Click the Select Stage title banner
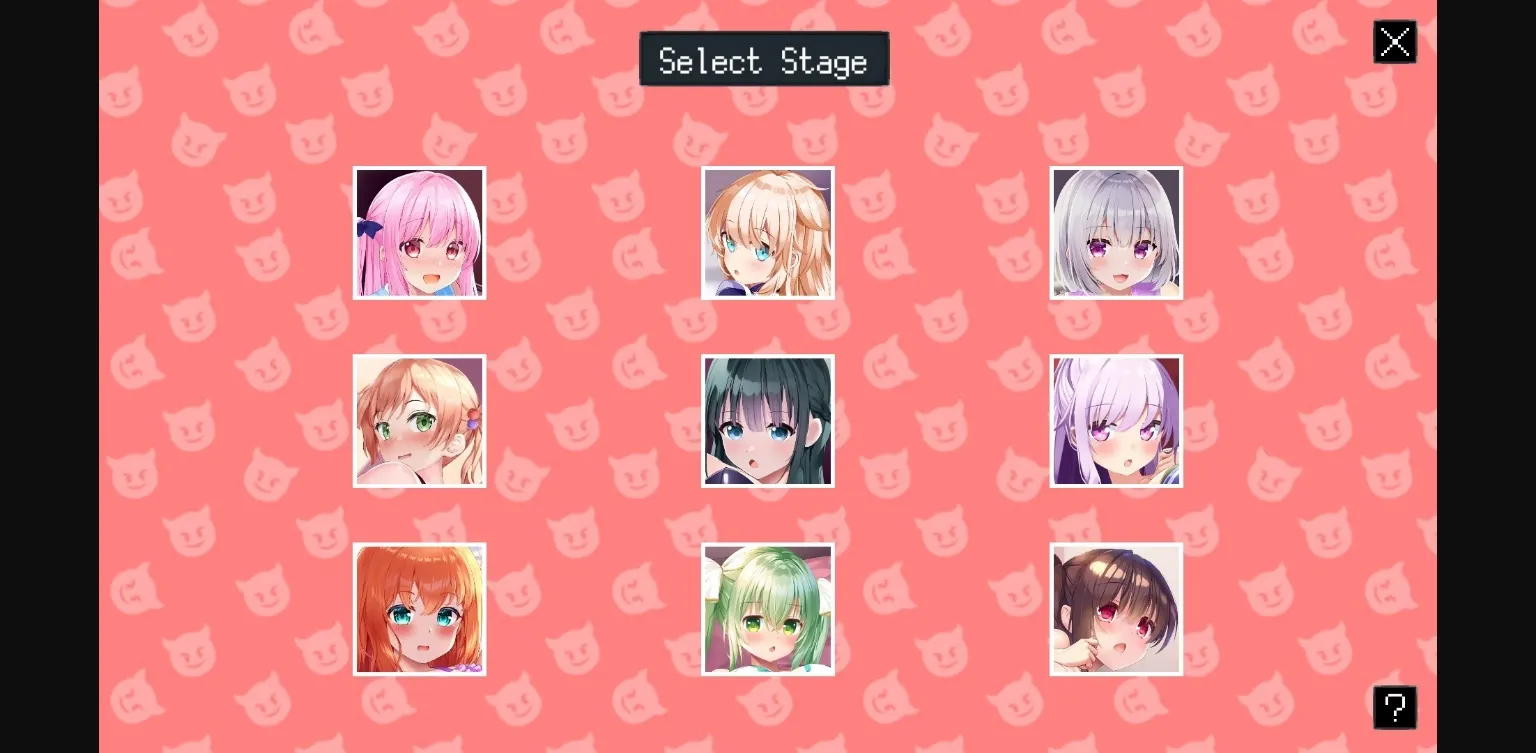The height and width of the screenshot is (753, 1536). pyautogui.click(x=764, y=59)
